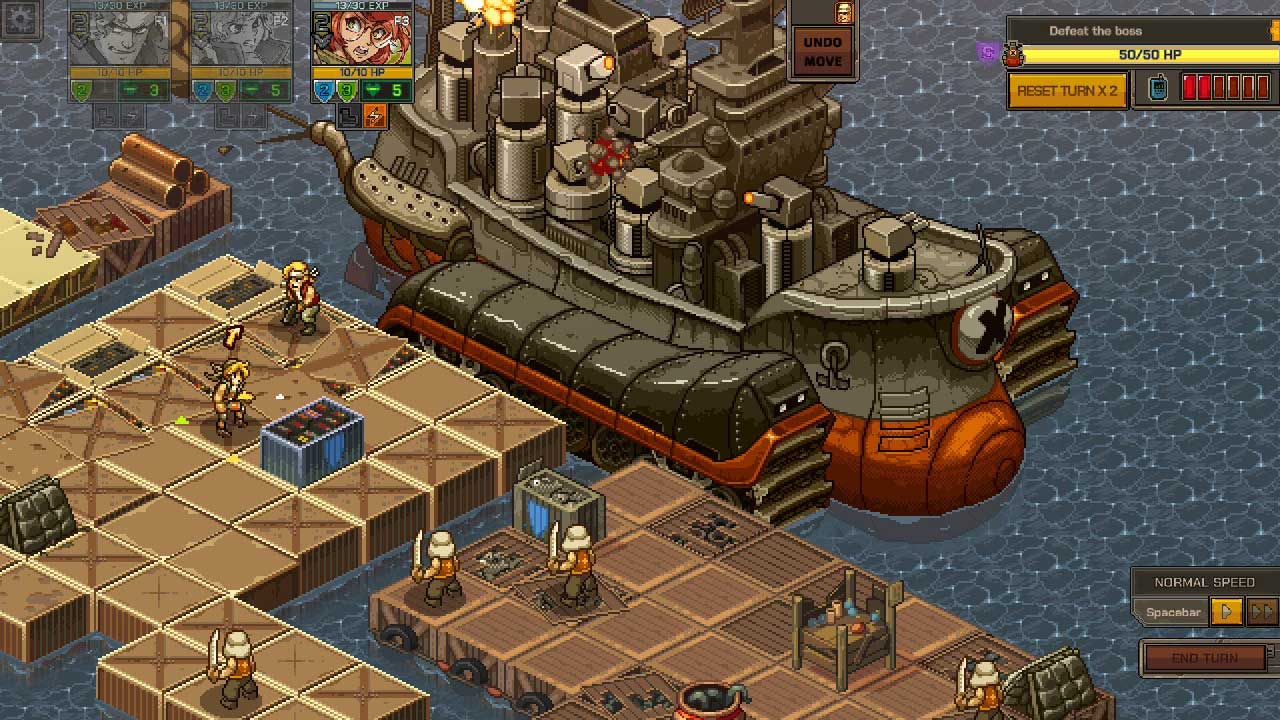This screenshot has width=1280, height=720.
Task: Click the Undo Move button
Action: [x=823, y=52]
